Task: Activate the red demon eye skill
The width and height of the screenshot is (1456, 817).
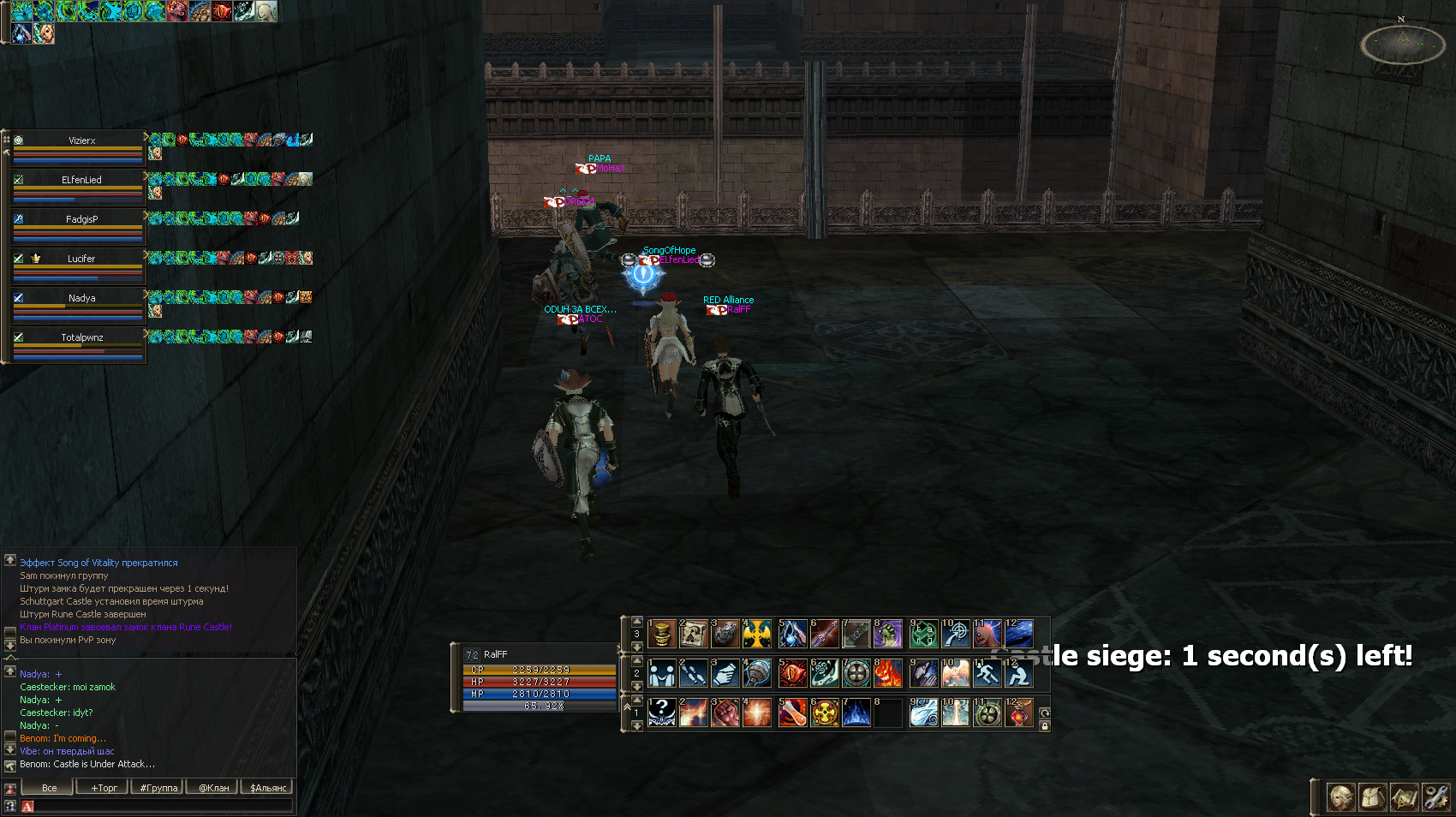Action: (793, 674)
